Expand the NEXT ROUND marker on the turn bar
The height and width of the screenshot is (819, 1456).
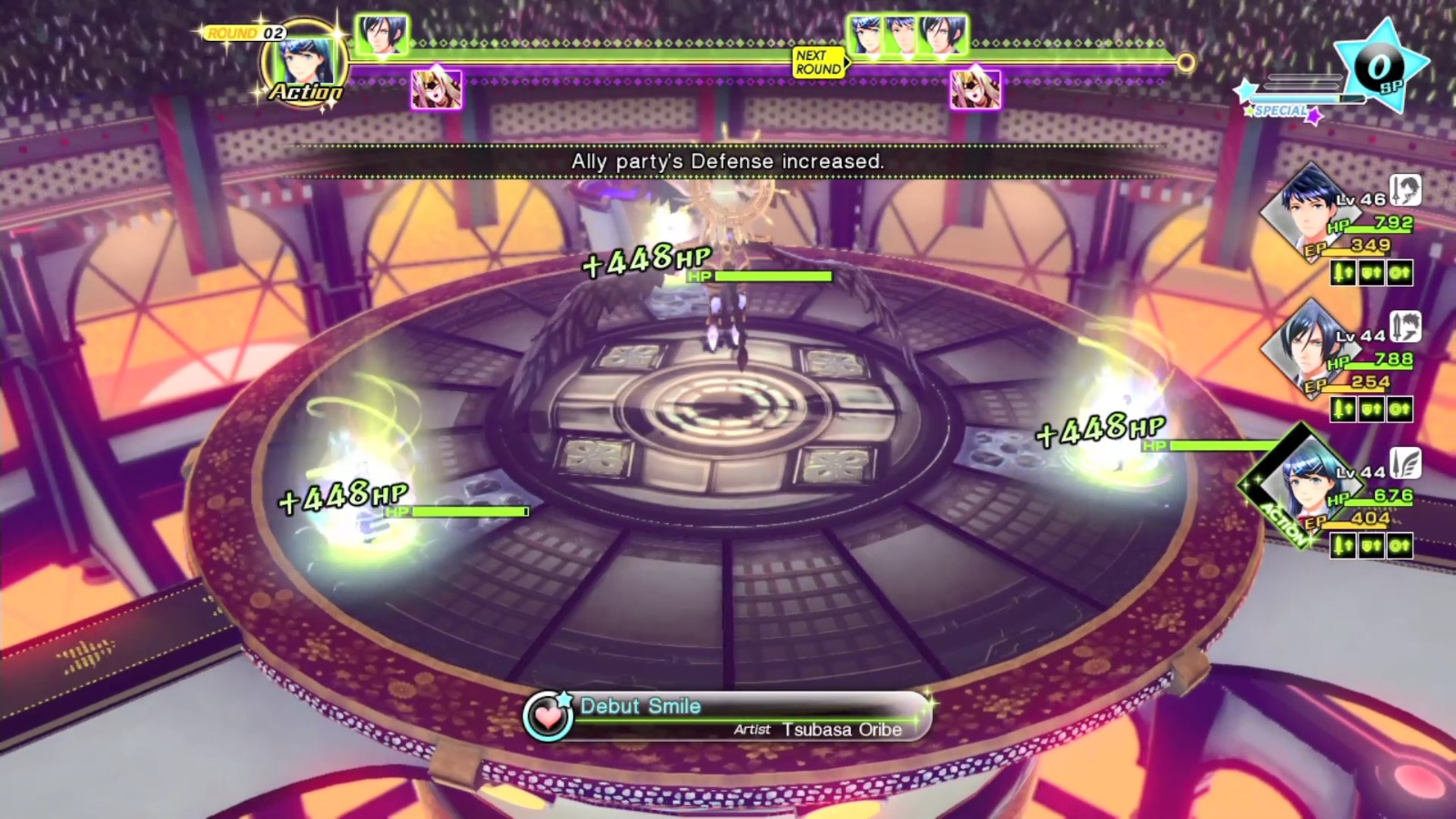click(x=818, y=63)
